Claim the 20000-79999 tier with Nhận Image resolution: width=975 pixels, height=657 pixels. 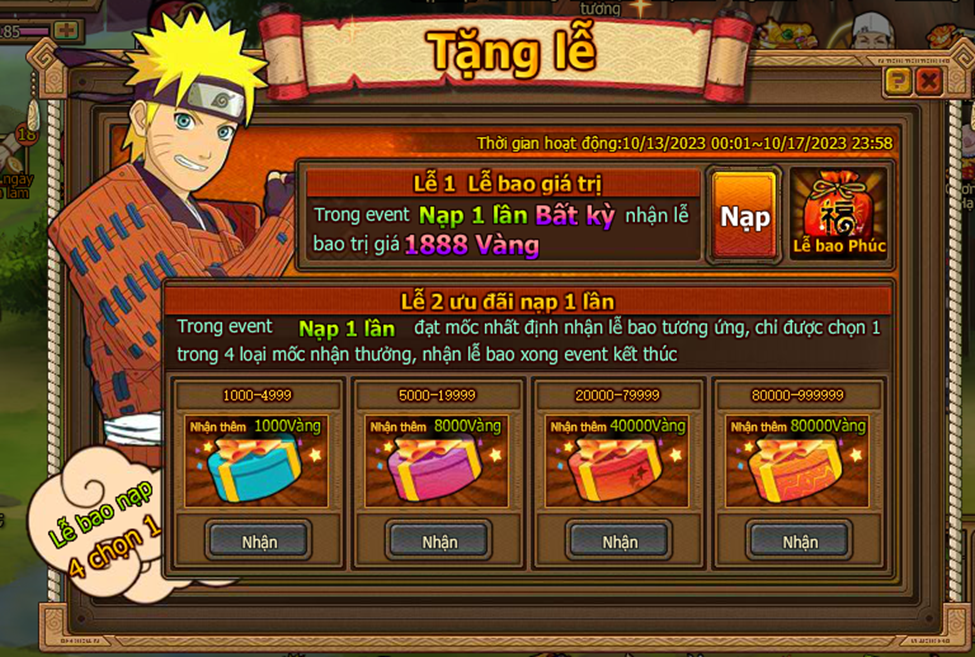tap(619, 541)
